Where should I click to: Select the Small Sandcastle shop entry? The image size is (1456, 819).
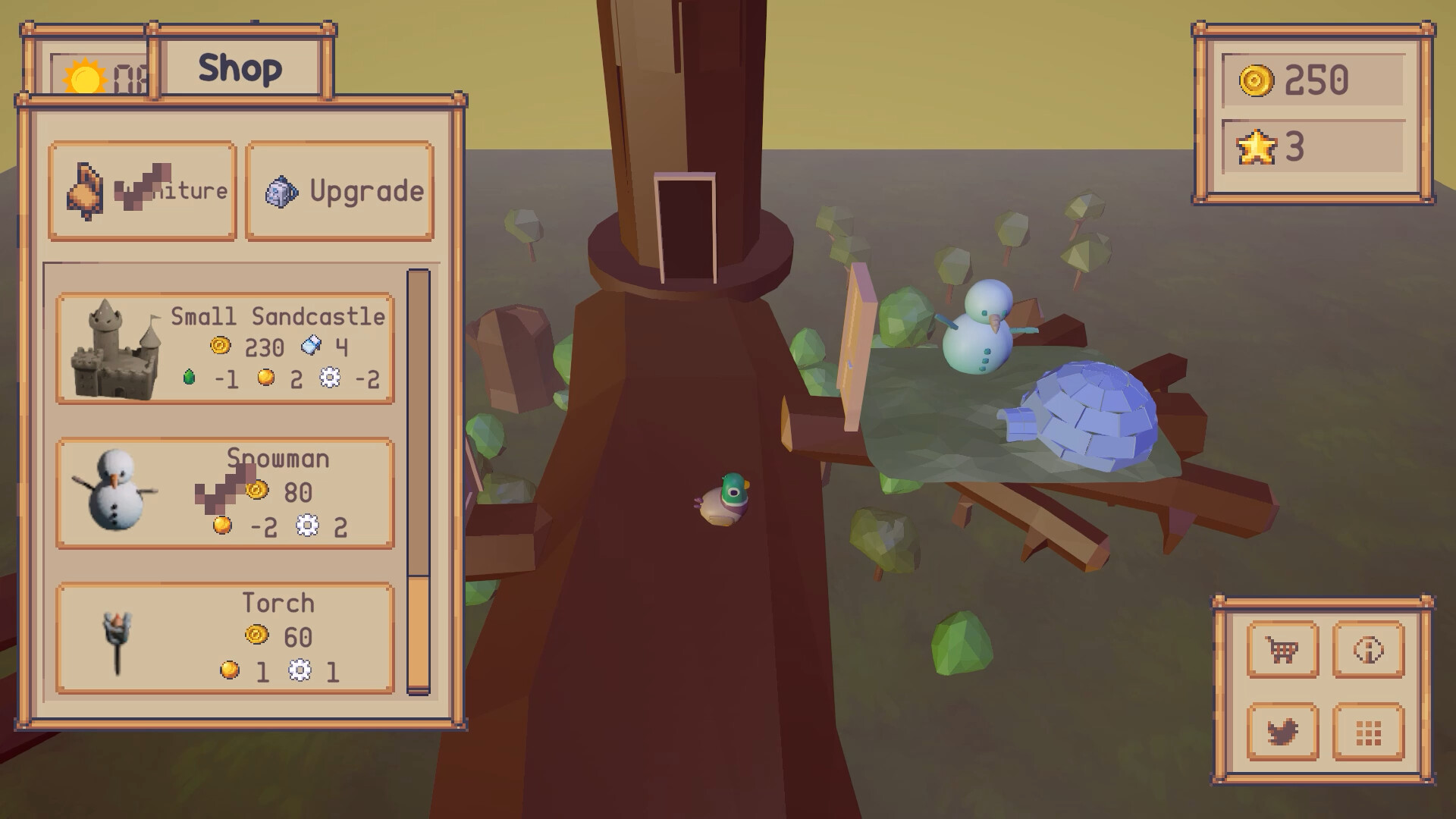pyautogui.click(x=225, y=349)
